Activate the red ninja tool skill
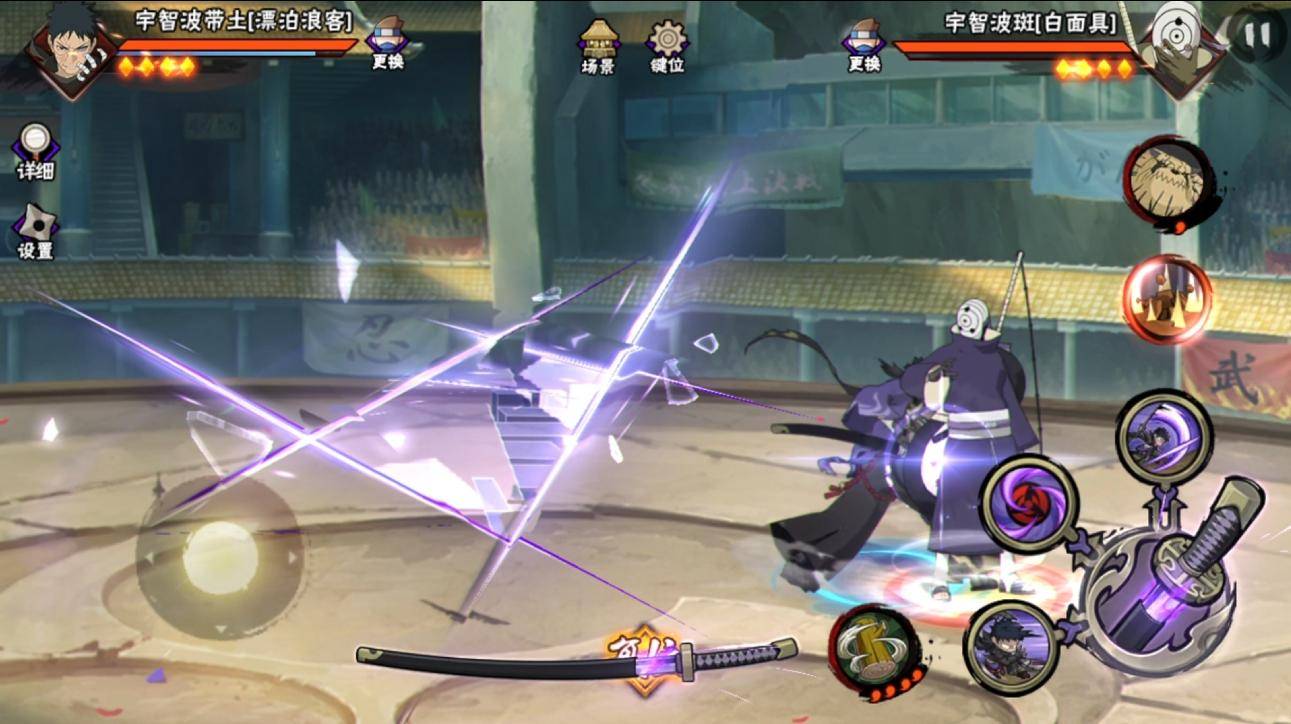The height and width of the screenshot is (724, 1291). 1167,298
